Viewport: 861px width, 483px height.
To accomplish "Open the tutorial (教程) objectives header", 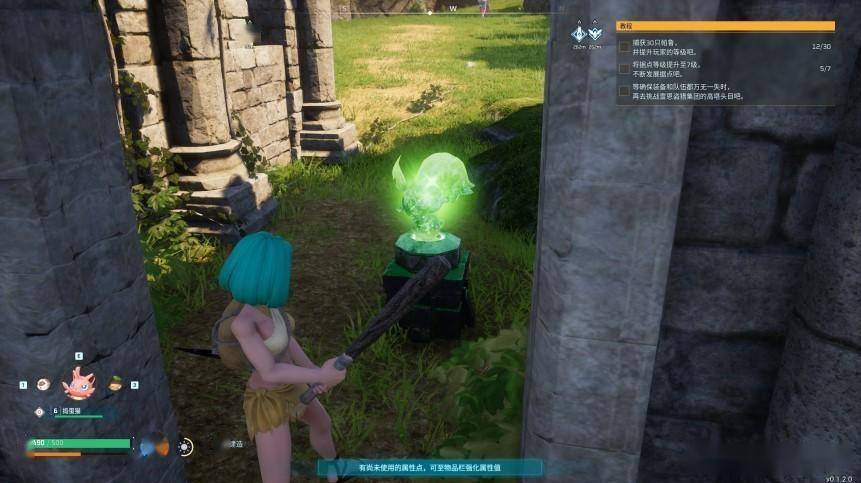I will (x=725, y=26).
